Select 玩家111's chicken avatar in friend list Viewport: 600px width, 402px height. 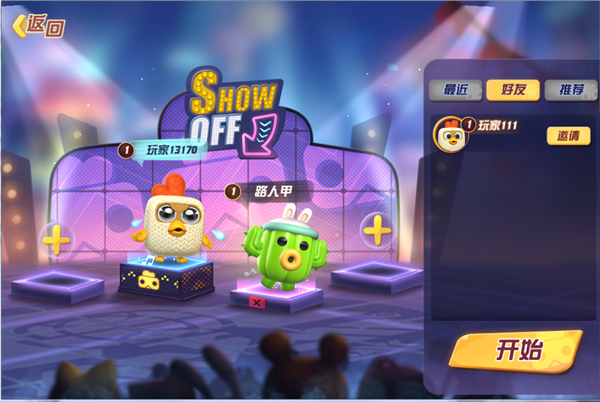pyautogui.click(x=453, y=135)
